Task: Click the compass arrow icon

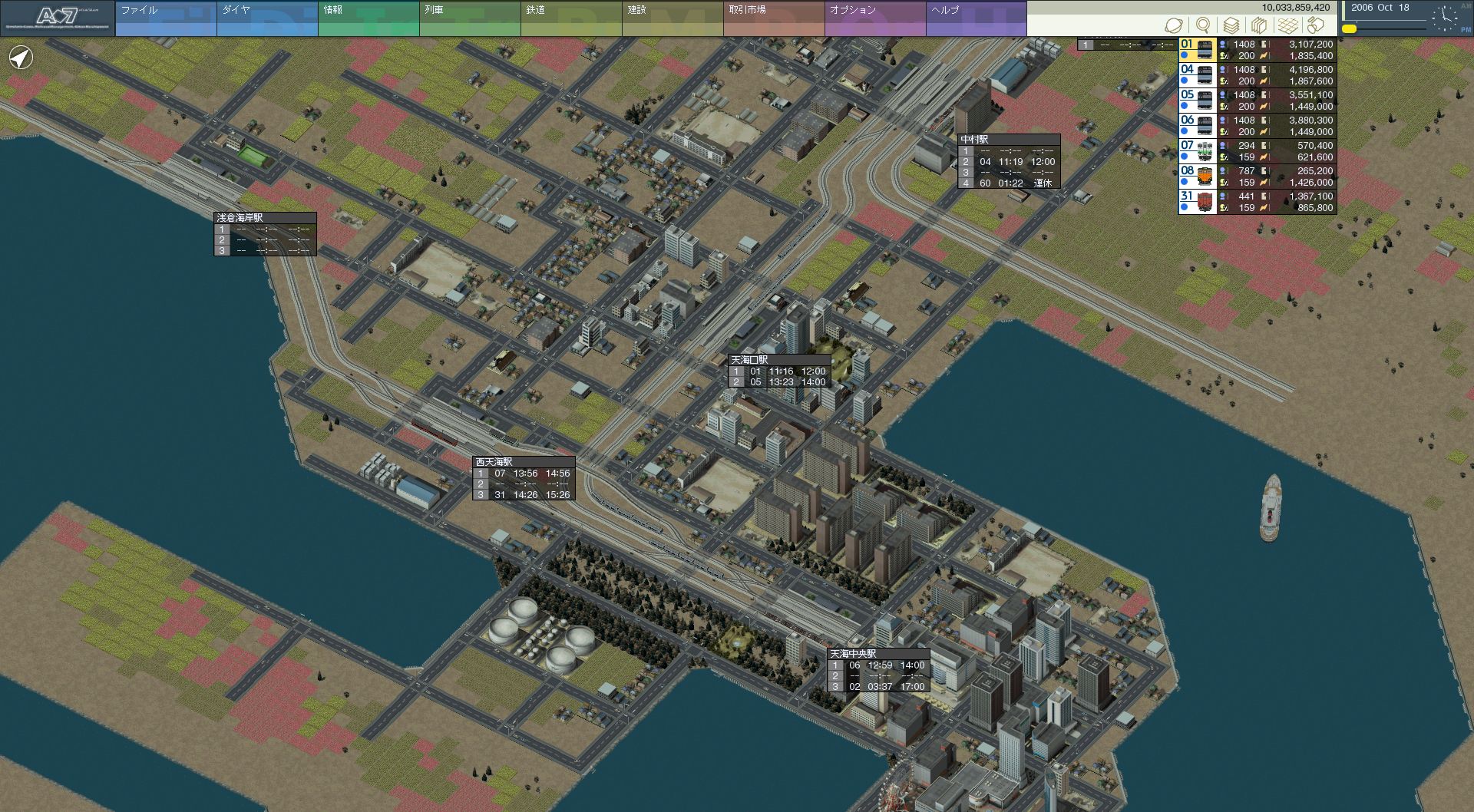Action: tap(21, 58)
